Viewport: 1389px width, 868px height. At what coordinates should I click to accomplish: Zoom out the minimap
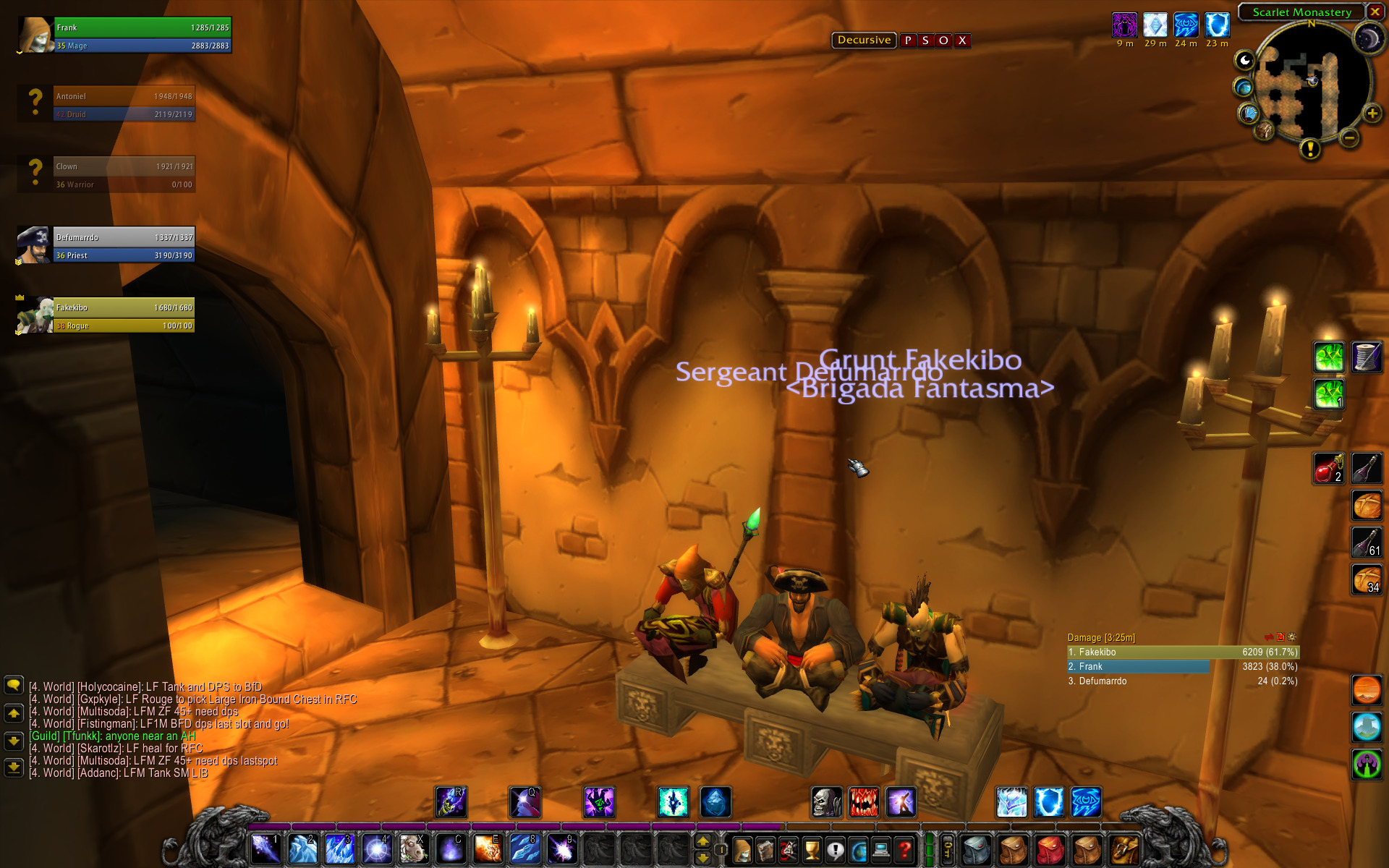(x=1349, y=137)
